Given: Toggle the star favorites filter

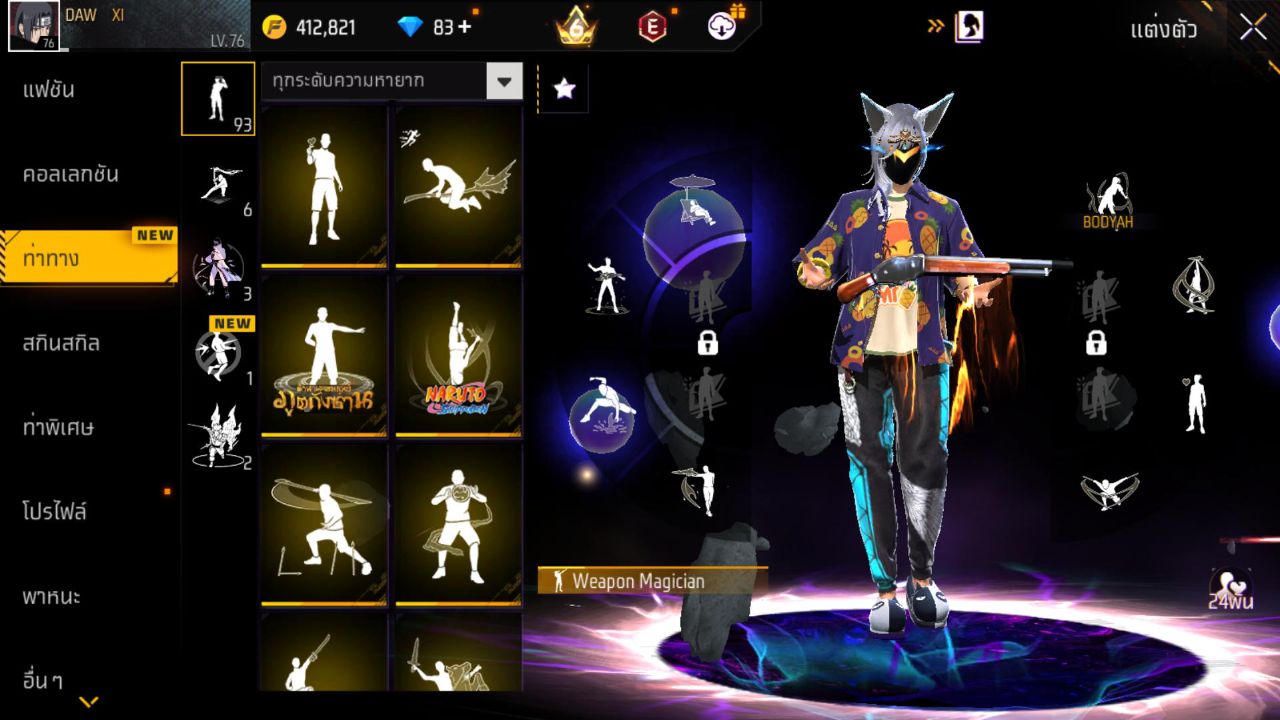Looking at the screenshot, I should coord(564,89).
